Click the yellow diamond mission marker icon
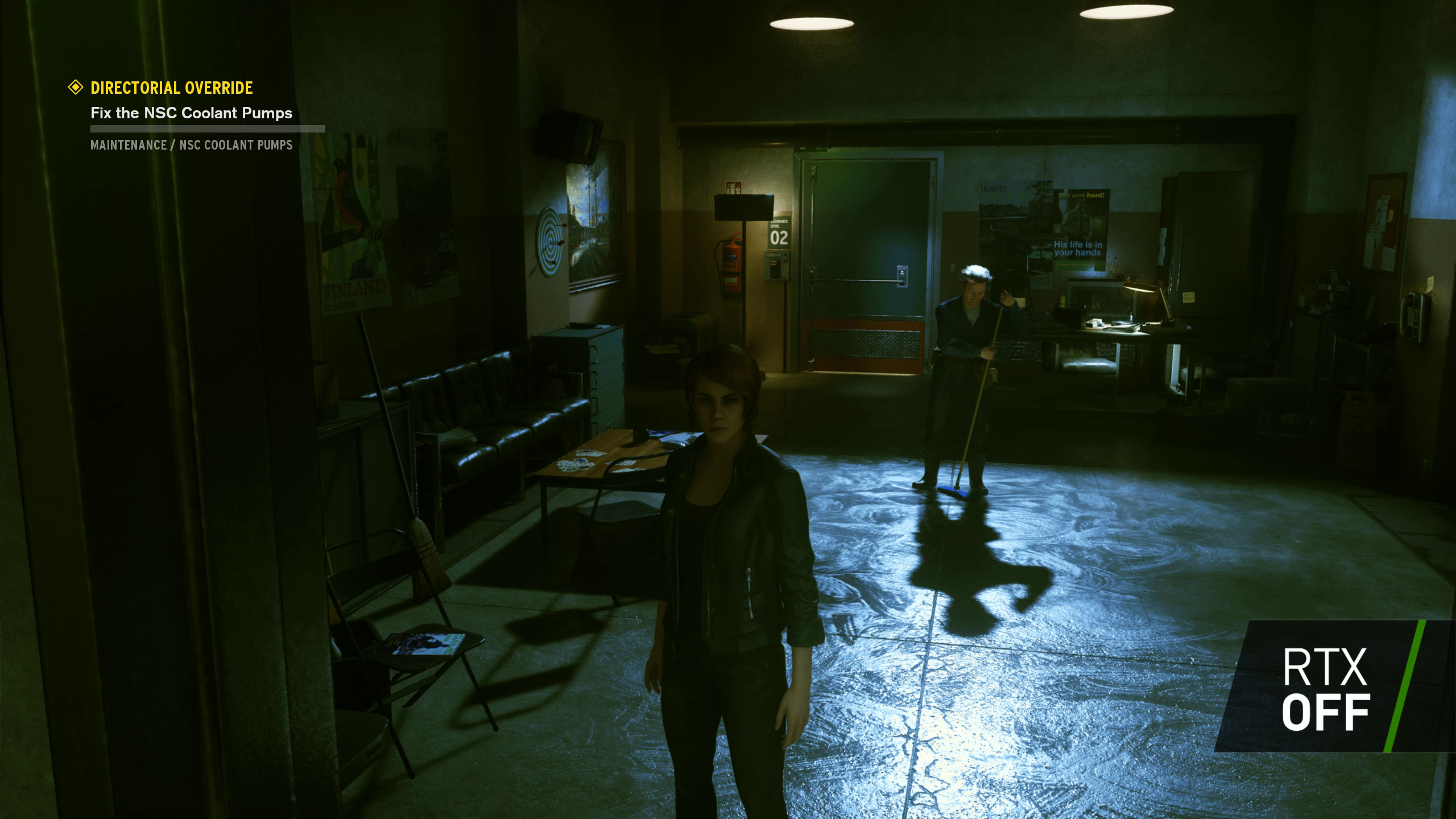Screen dimensions: 1456x819 (x=75, y=87)
